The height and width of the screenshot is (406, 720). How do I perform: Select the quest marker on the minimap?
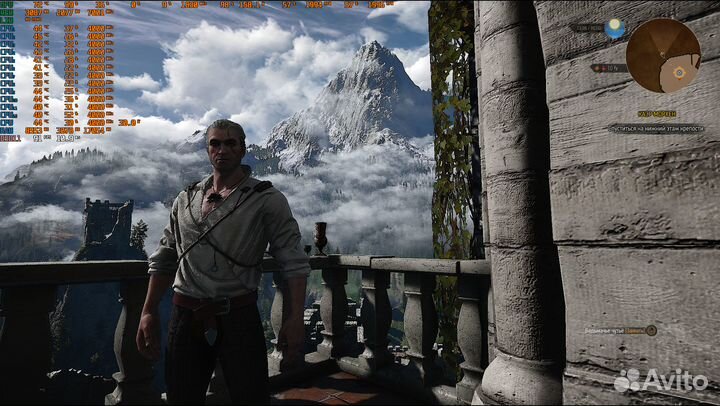[x=680, y=72]
